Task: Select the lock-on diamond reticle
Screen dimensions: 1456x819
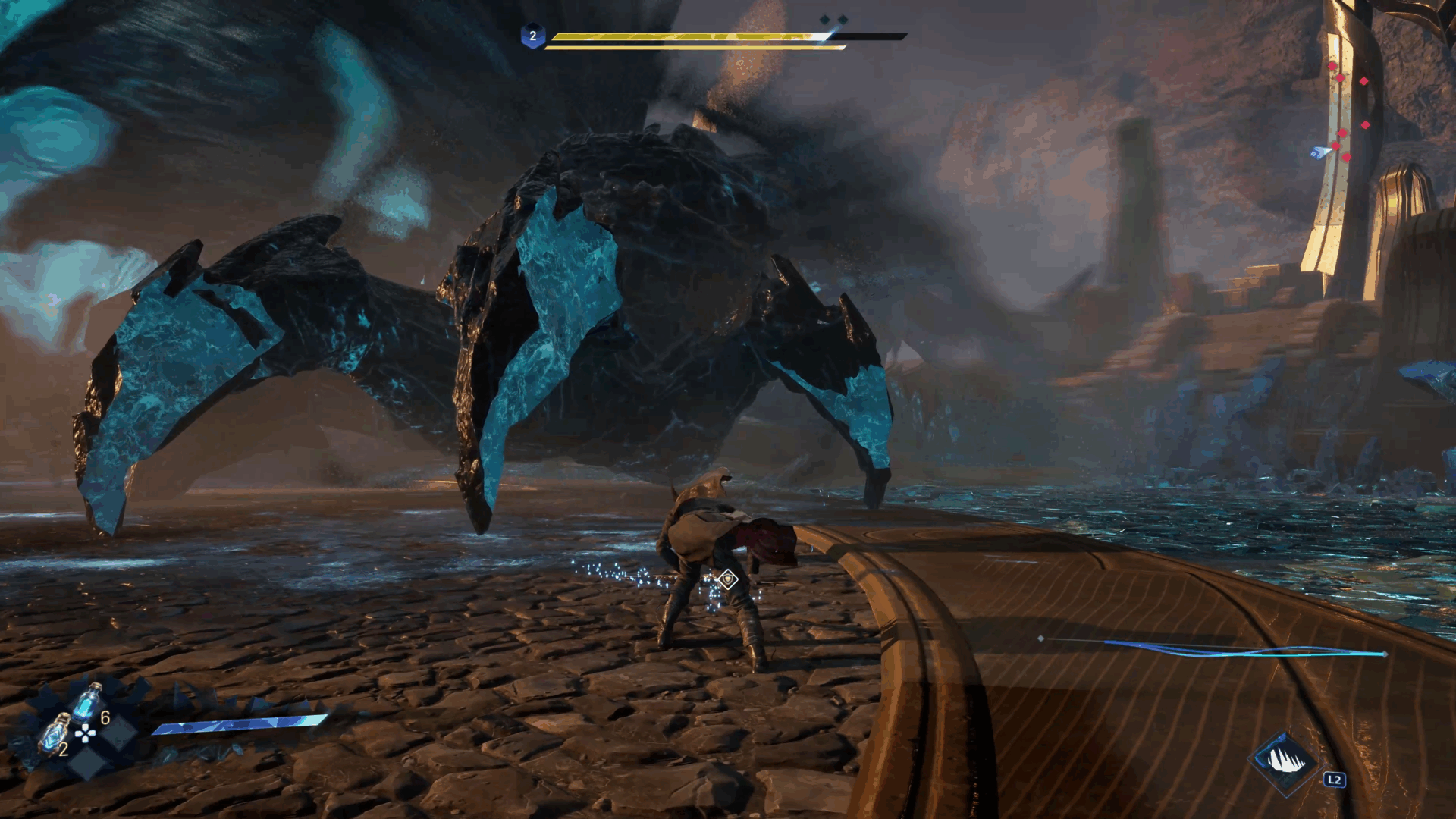Action: (x=727, y=579)
